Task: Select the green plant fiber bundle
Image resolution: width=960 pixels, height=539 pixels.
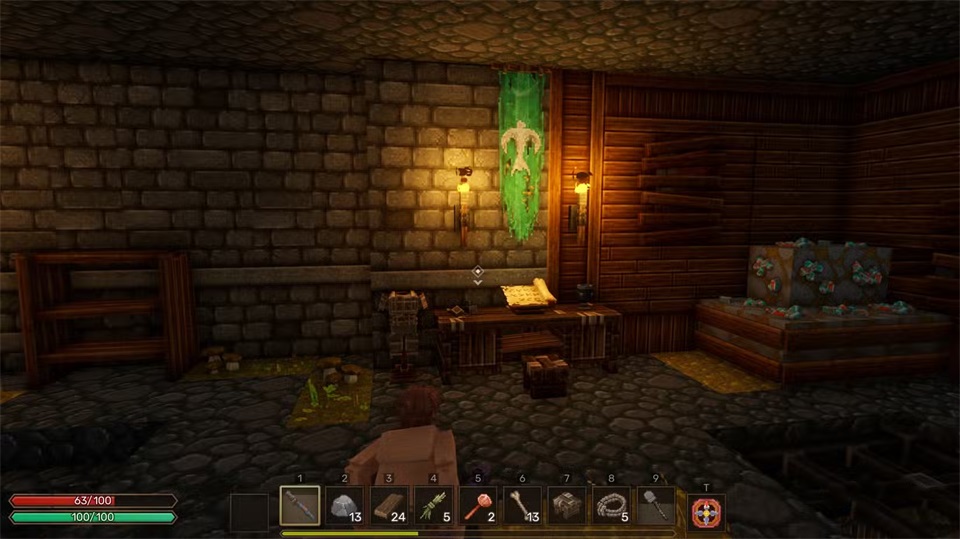Action: pyautogui.click(x=433, y=506)
